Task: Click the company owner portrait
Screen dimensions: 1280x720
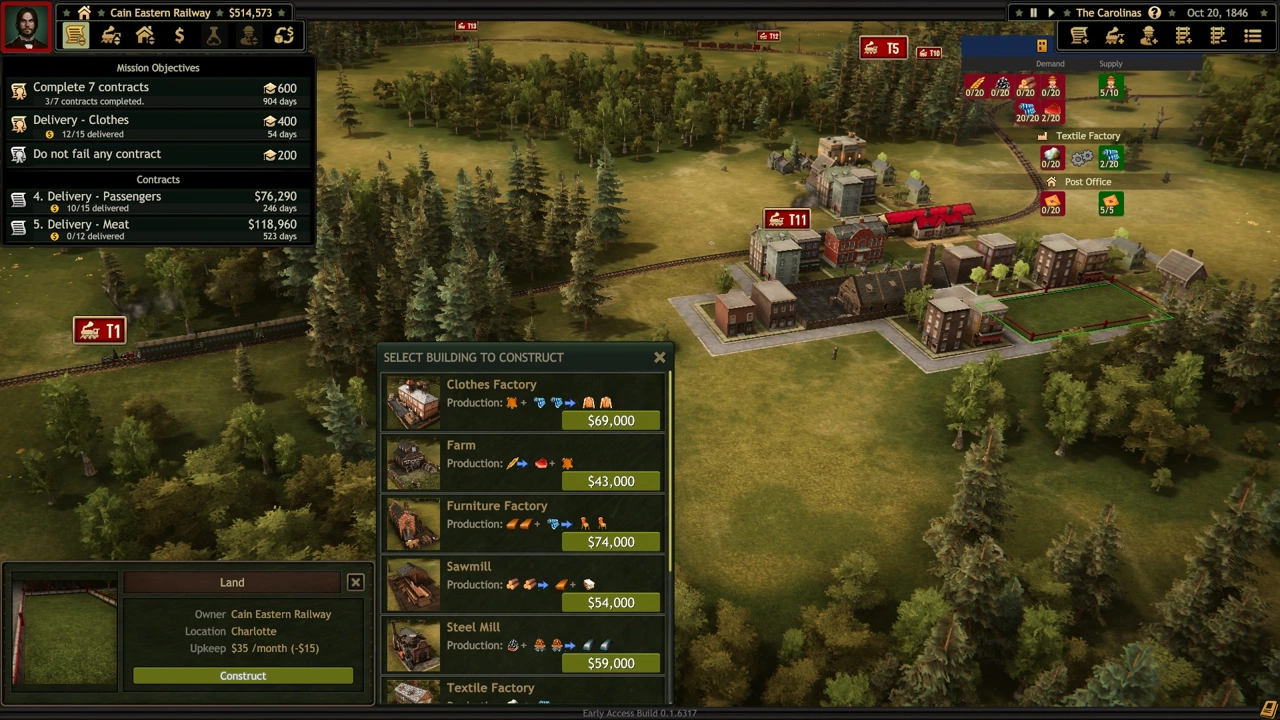Action: [x=26, y=27]
